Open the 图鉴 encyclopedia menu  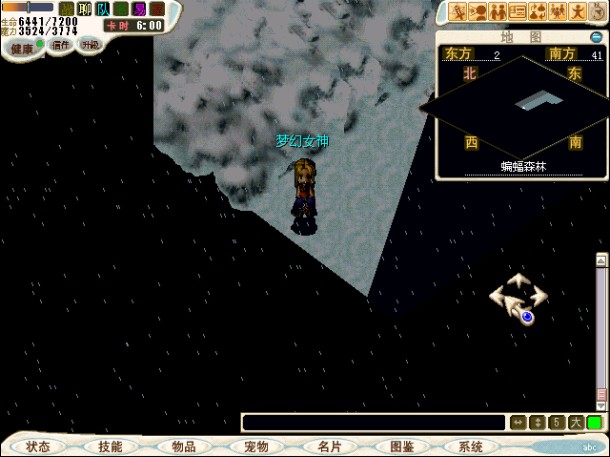click(402, 447)
